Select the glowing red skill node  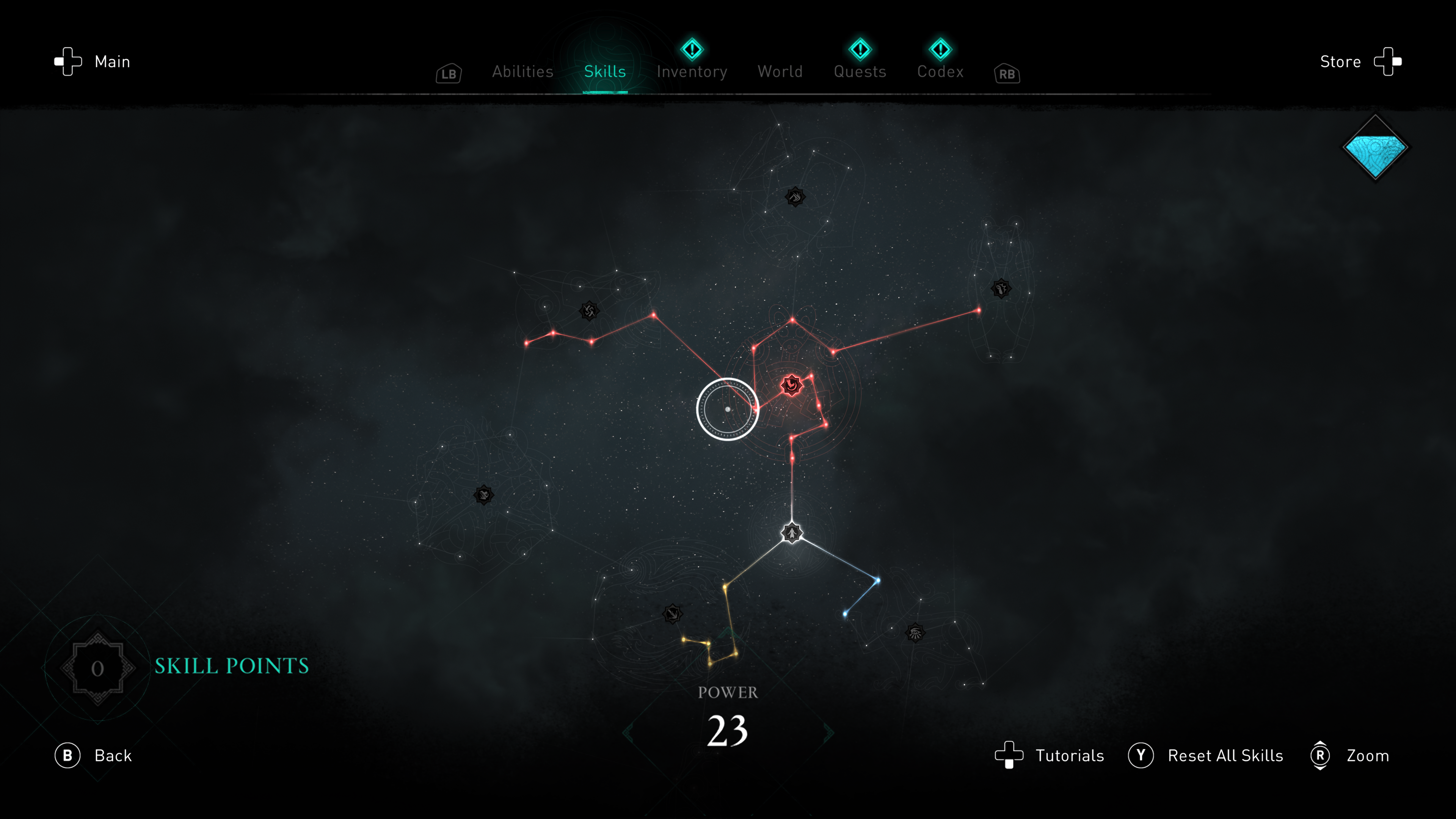pyautogui.click(x=791, y=386)
